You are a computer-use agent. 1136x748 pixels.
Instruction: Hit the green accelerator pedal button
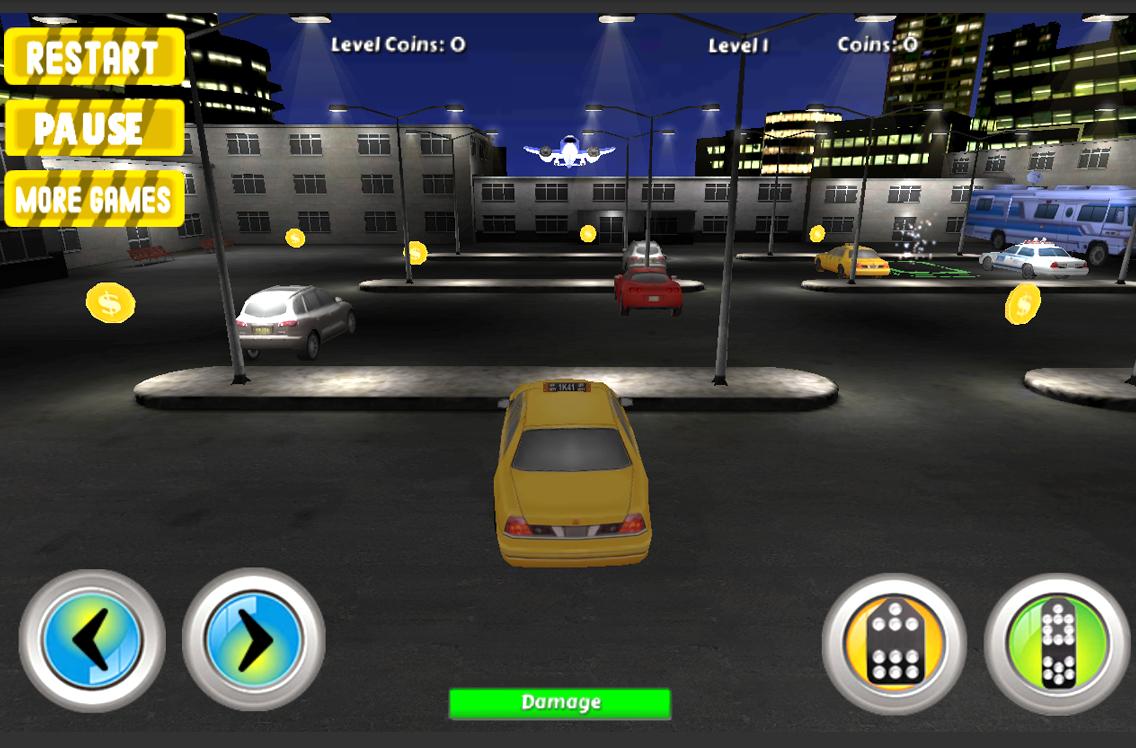(1057, 643)
